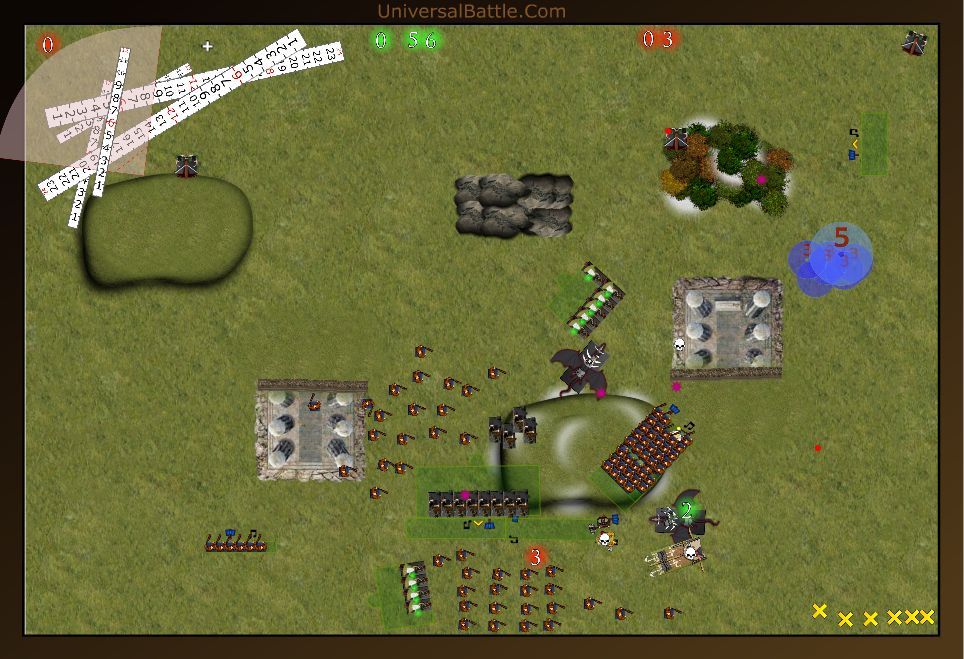
Task: Select the green 2 counter token
Action: click(687, 509)
